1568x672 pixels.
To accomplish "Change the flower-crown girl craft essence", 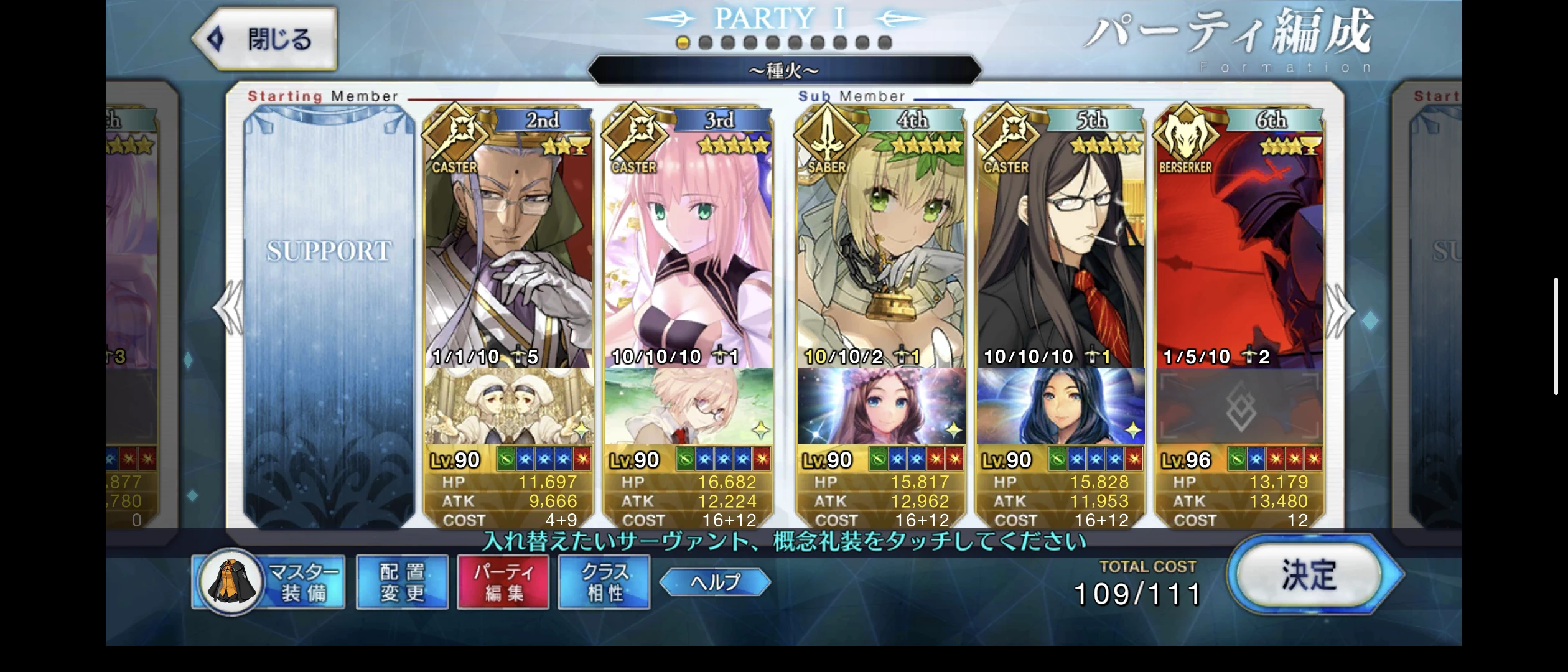I will 881,406.
